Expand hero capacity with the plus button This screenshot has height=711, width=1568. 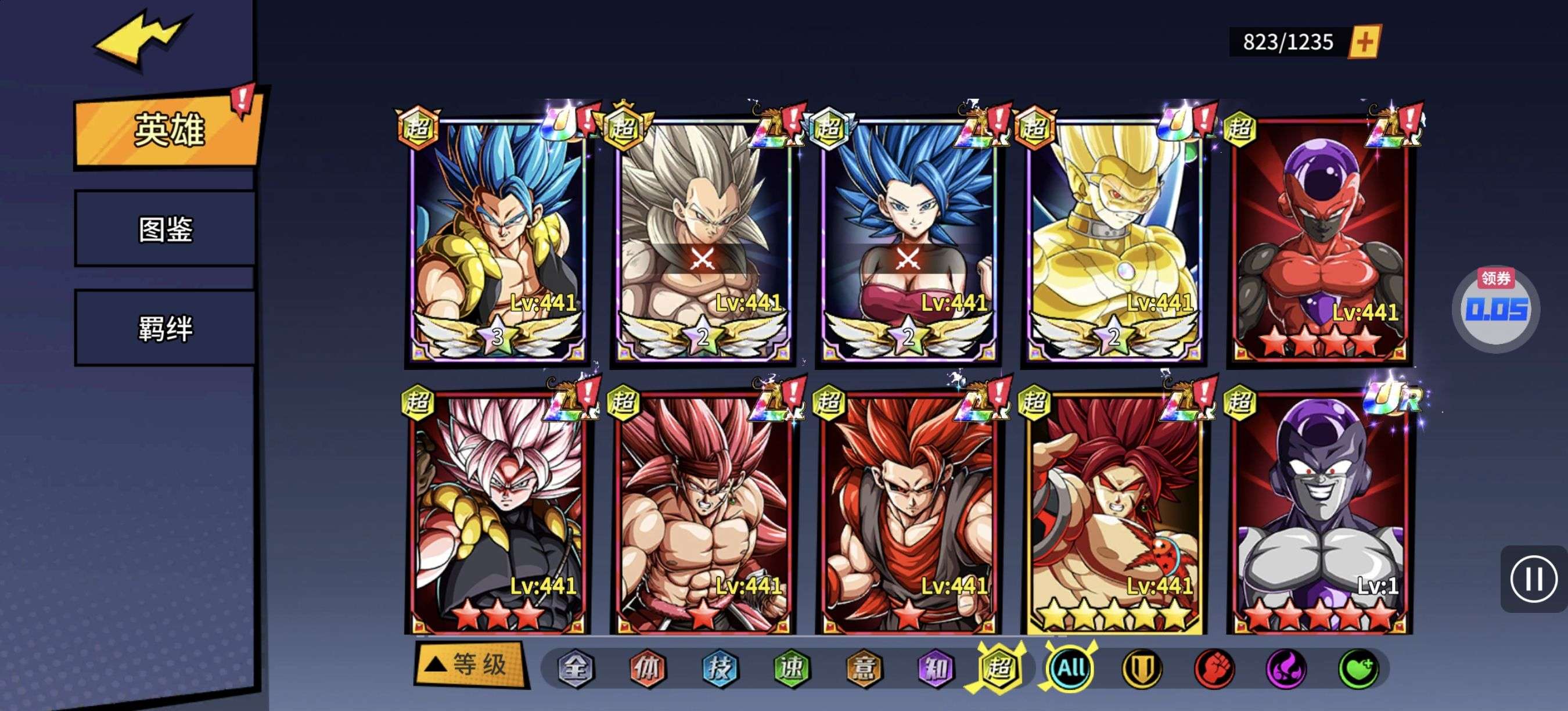coord(1365,41)
